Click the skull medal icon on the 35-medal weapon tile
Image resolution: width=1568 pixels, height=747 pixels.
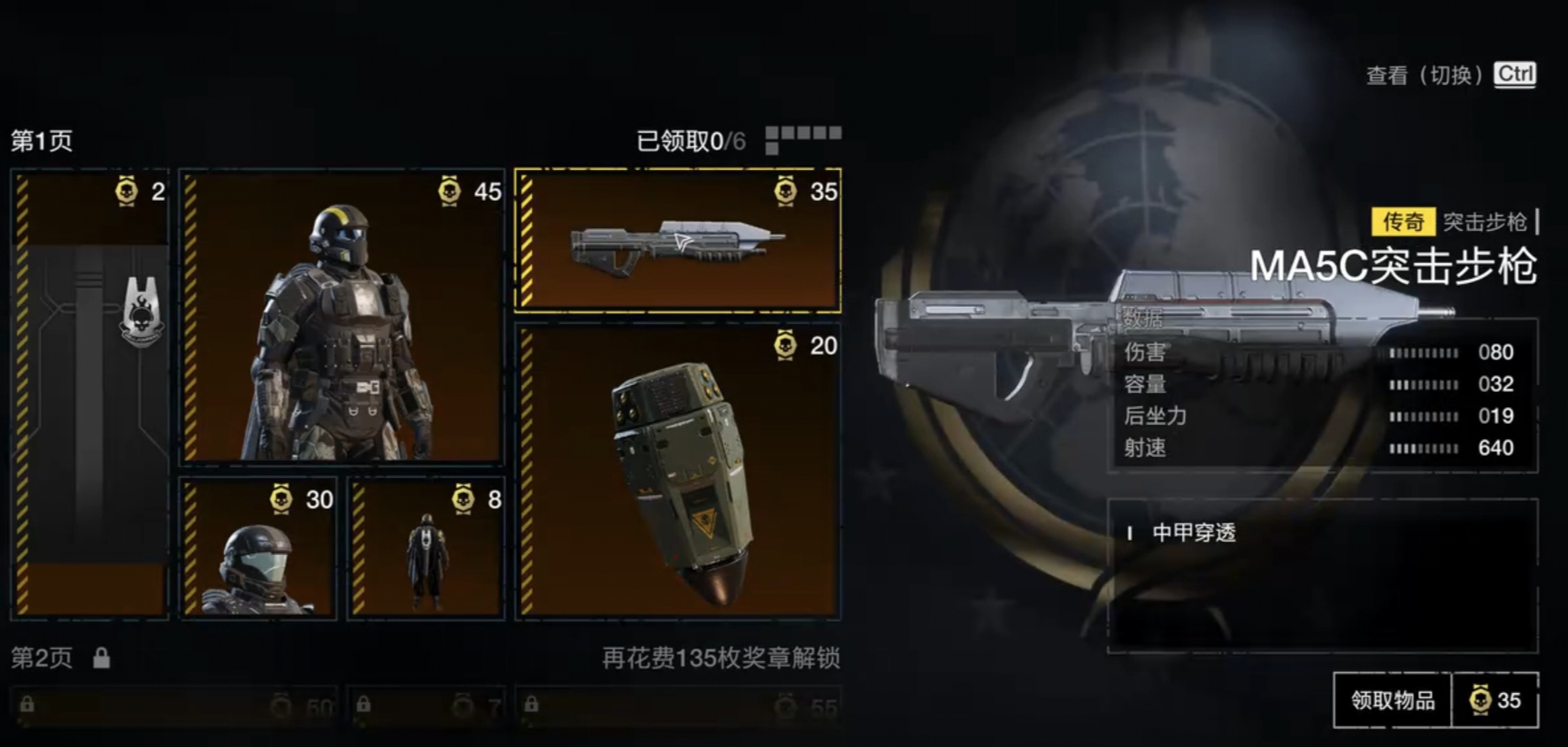pyautogui.click(x=783, y=193)
